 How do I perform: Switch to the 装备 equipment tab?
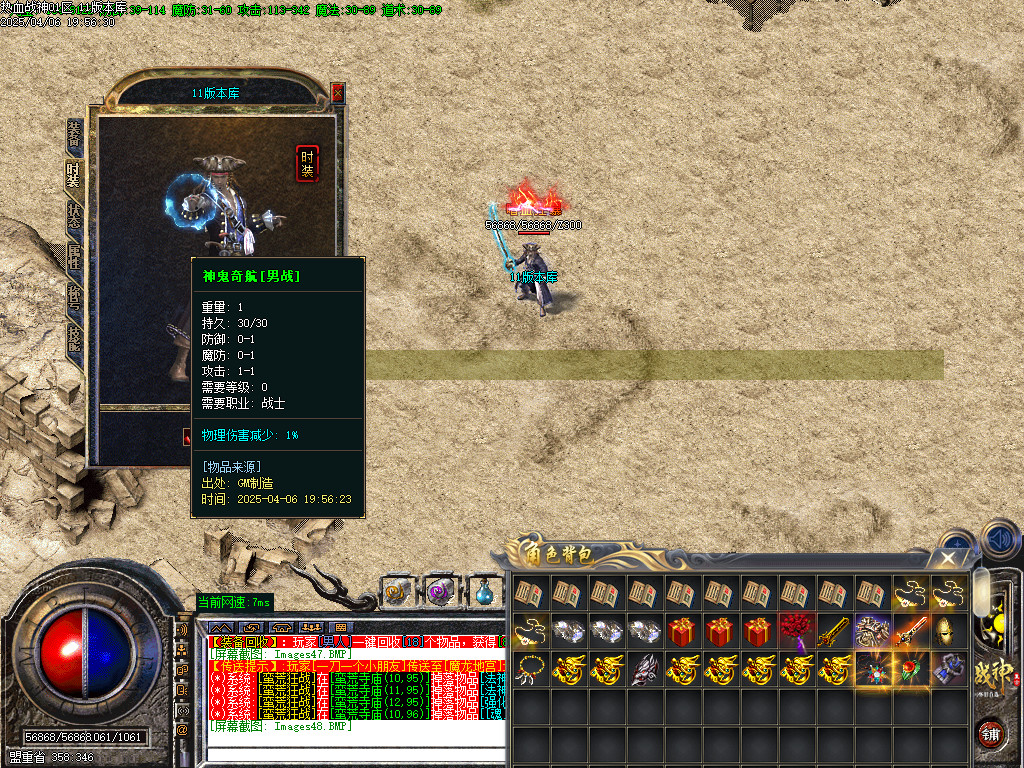tap(73, 135)
